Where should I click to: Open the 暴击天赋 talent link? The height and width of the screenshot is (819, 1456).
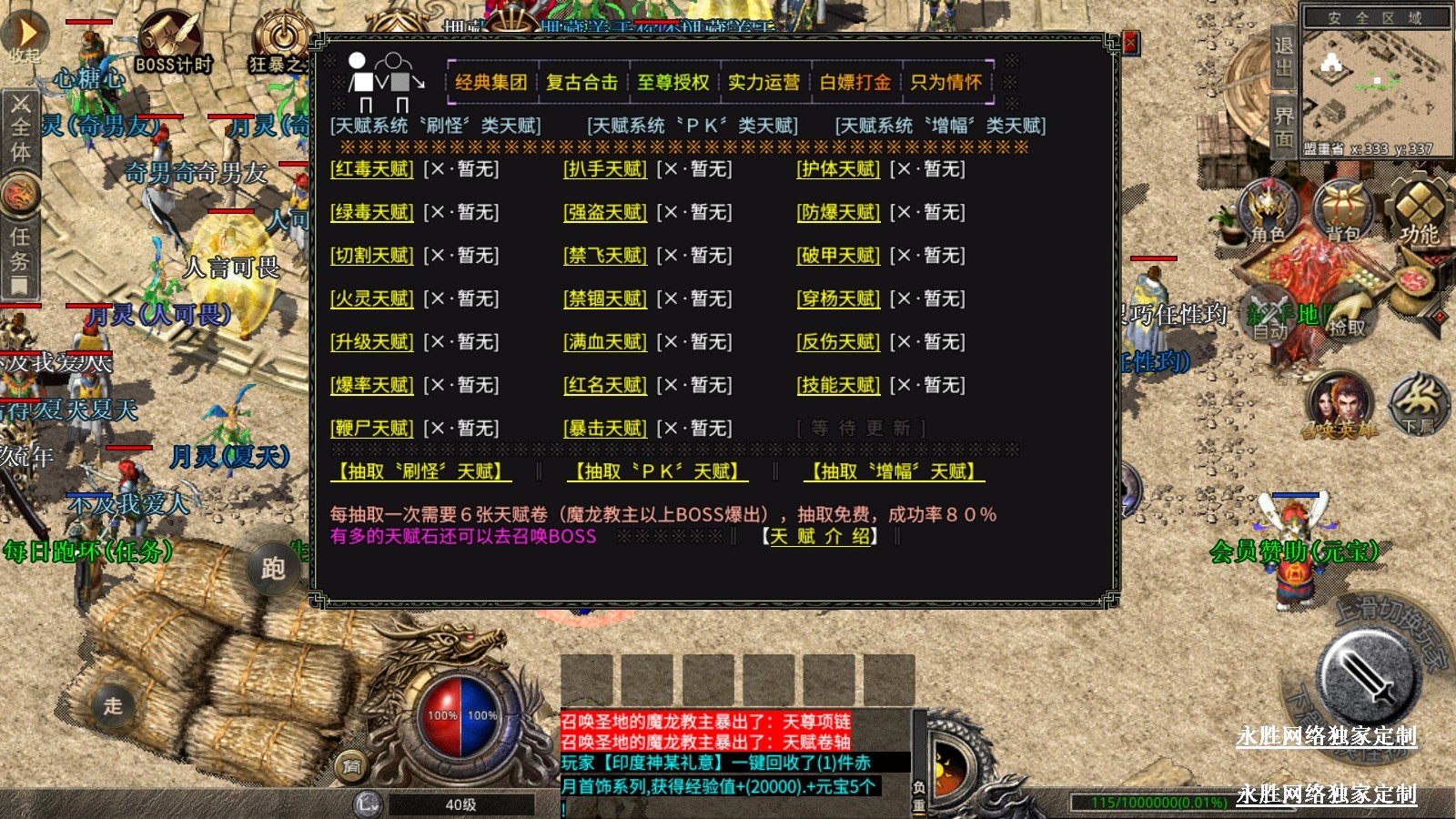[x=605, y=429]
